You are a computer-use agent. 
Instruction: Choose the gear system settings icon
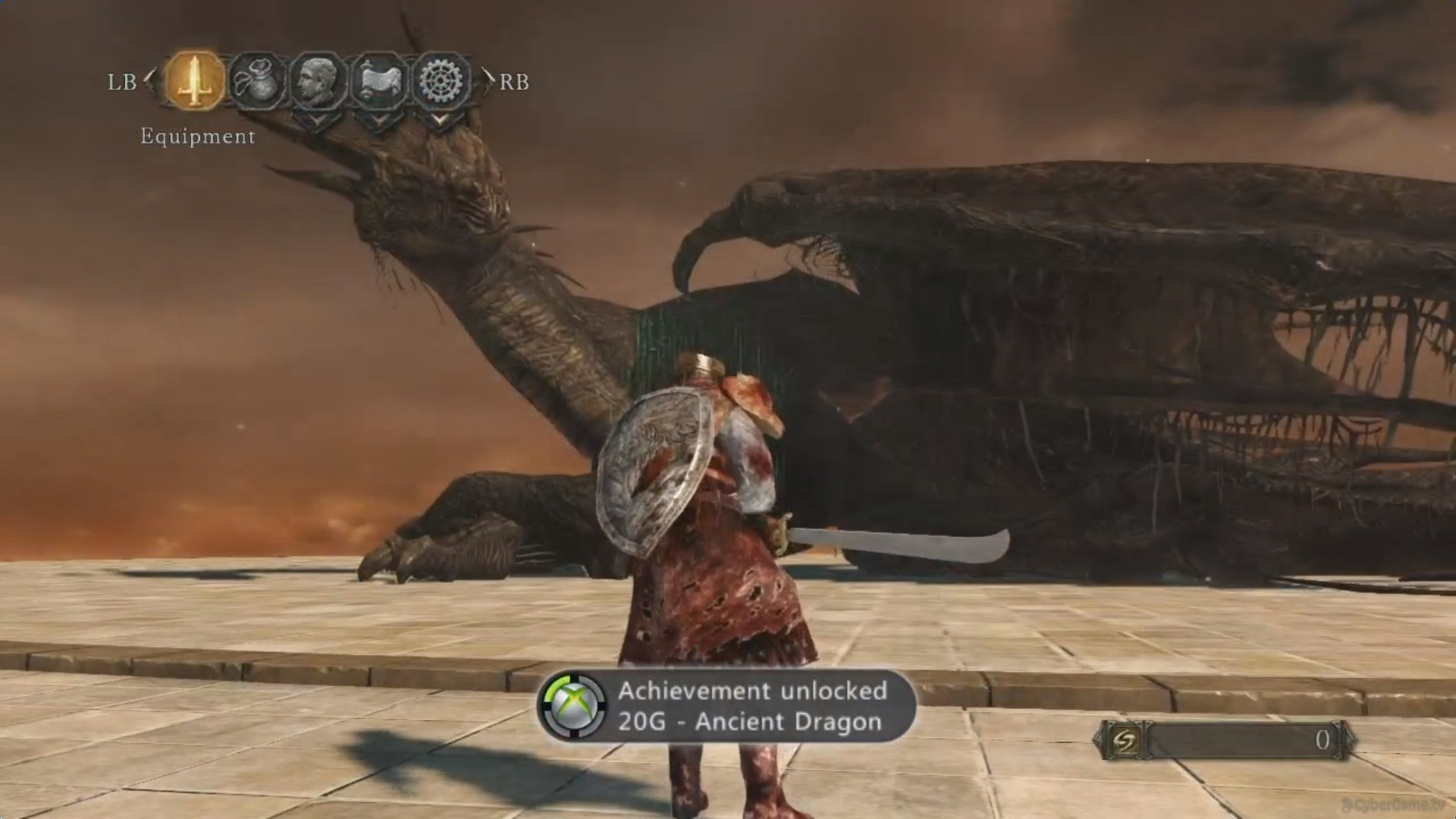click(440, 80)
